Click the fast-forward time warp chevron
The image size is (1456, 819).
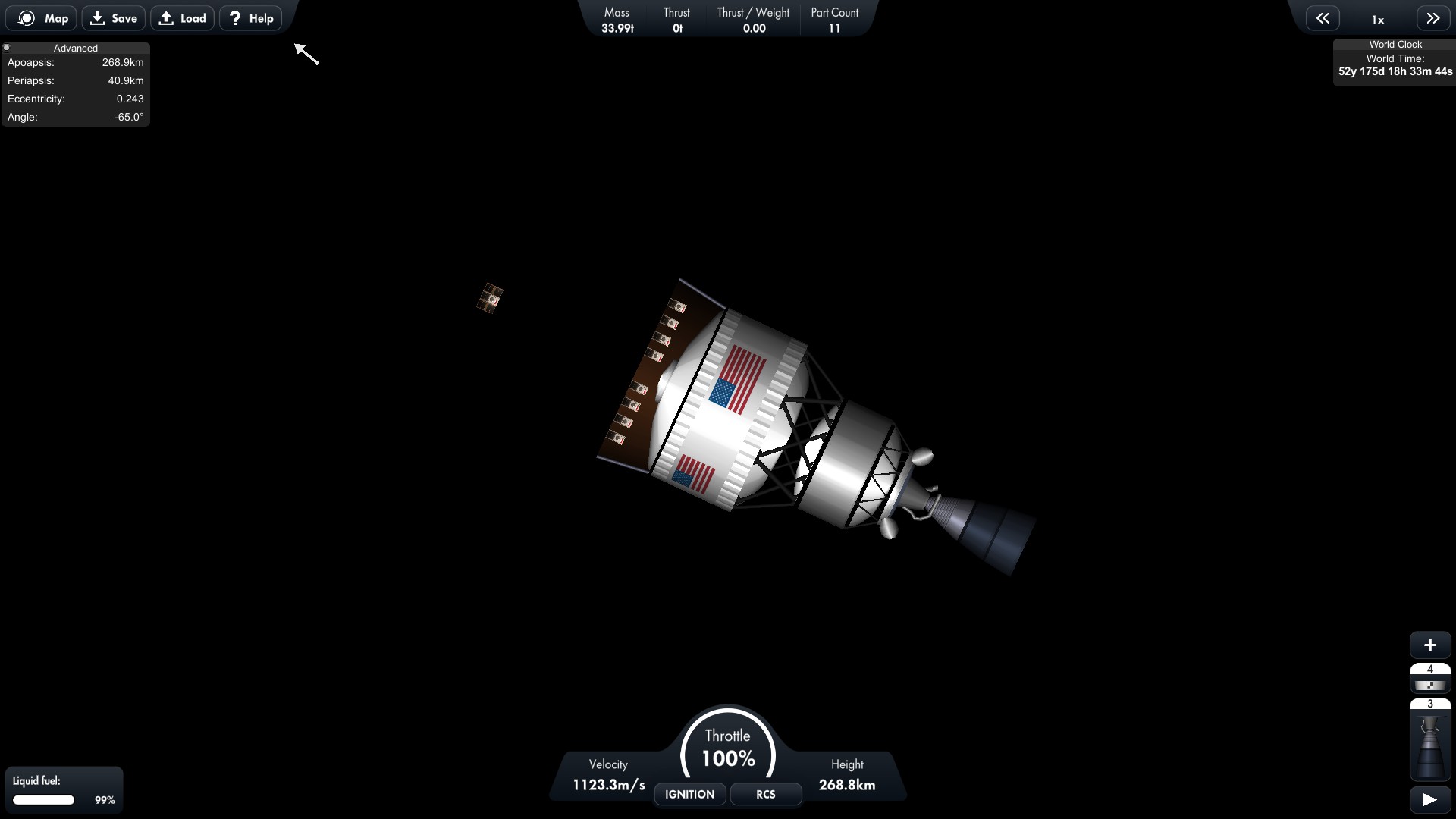(1432, 17)
